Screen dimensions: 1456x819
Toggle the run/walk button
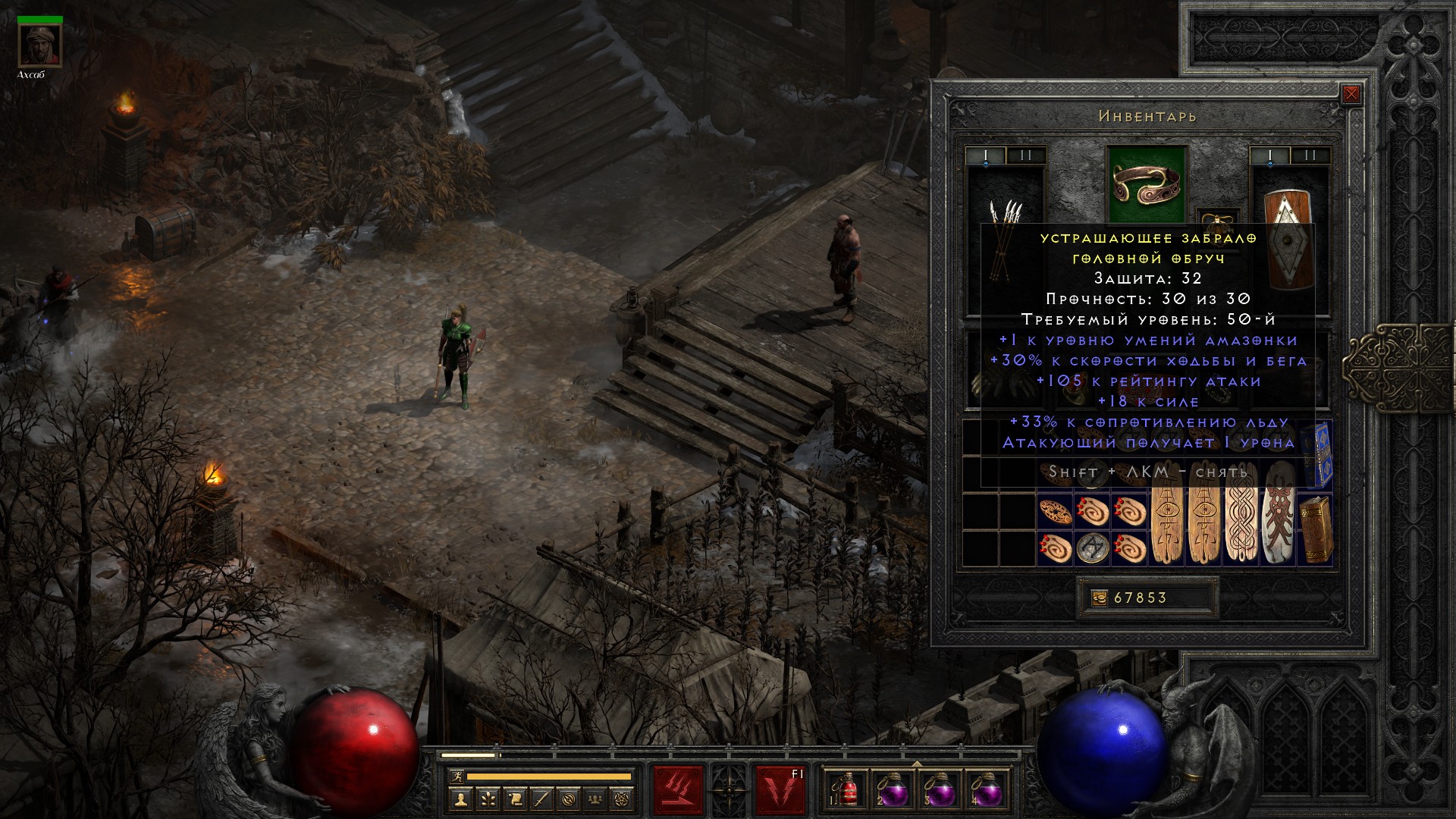[x=456, y=777]
